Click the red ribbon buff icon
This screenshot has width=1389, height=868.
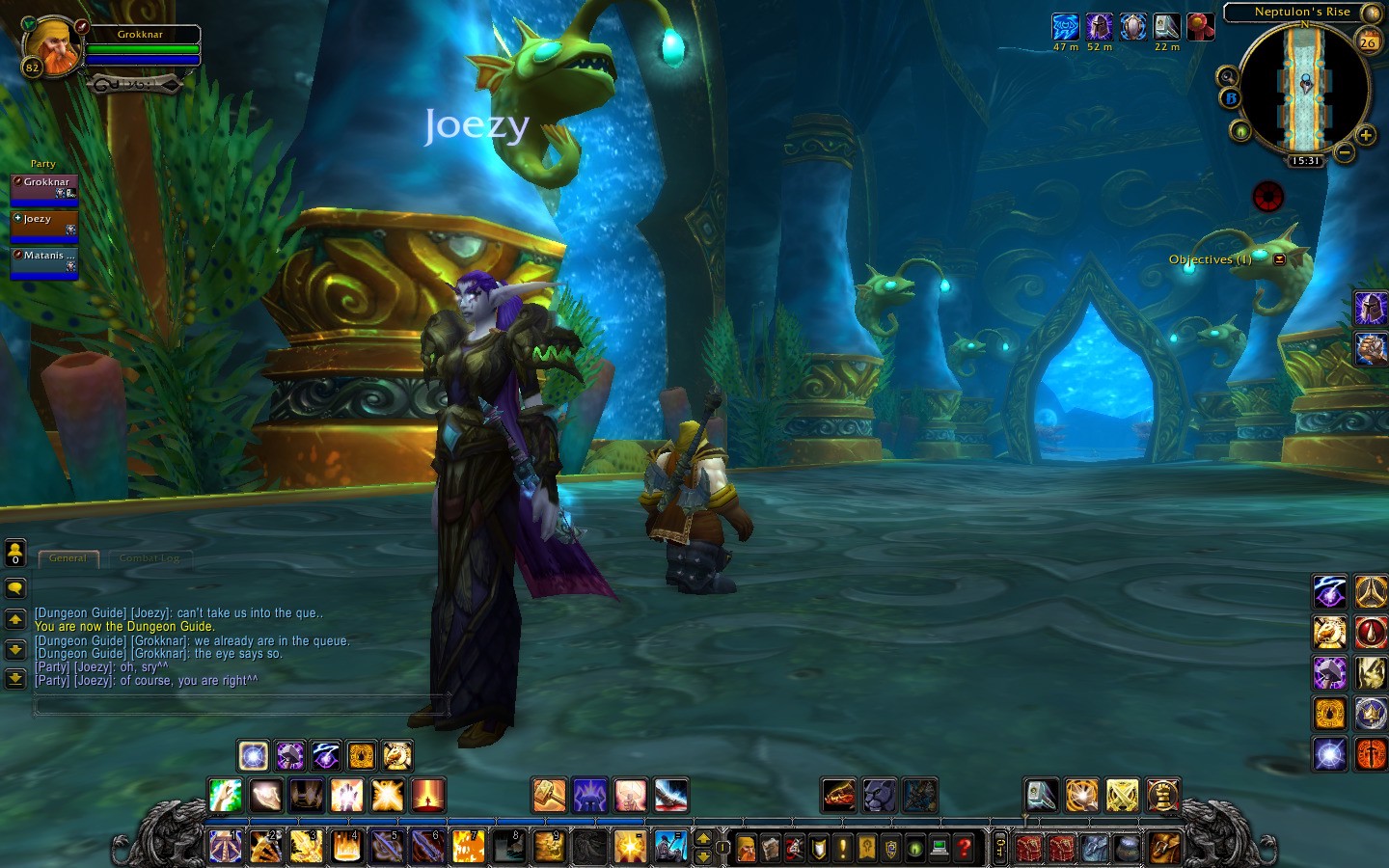(1200, 27)
